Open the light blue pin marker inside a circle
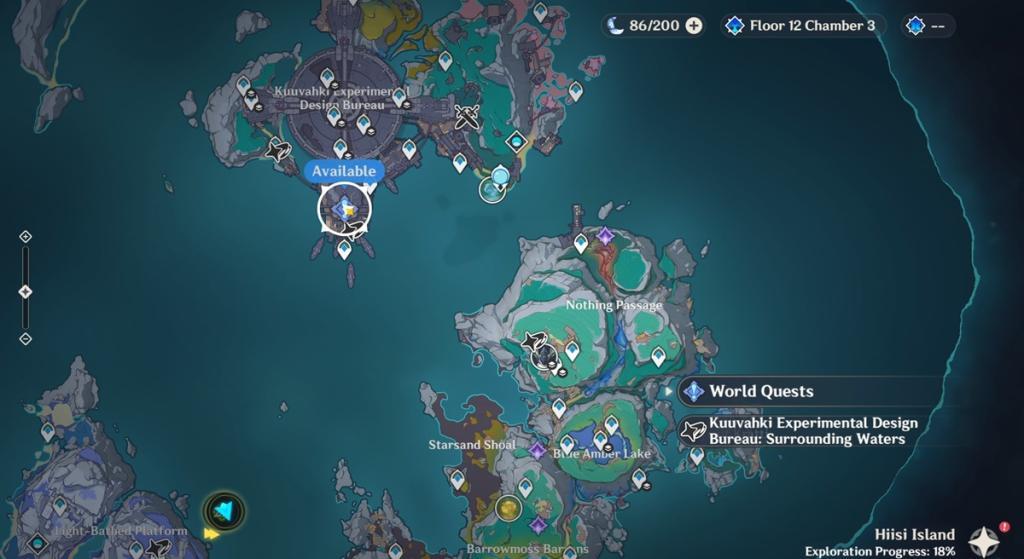The width and height of the screenshot is (1024, 559). pyautogui.click(x=493, y=184)
